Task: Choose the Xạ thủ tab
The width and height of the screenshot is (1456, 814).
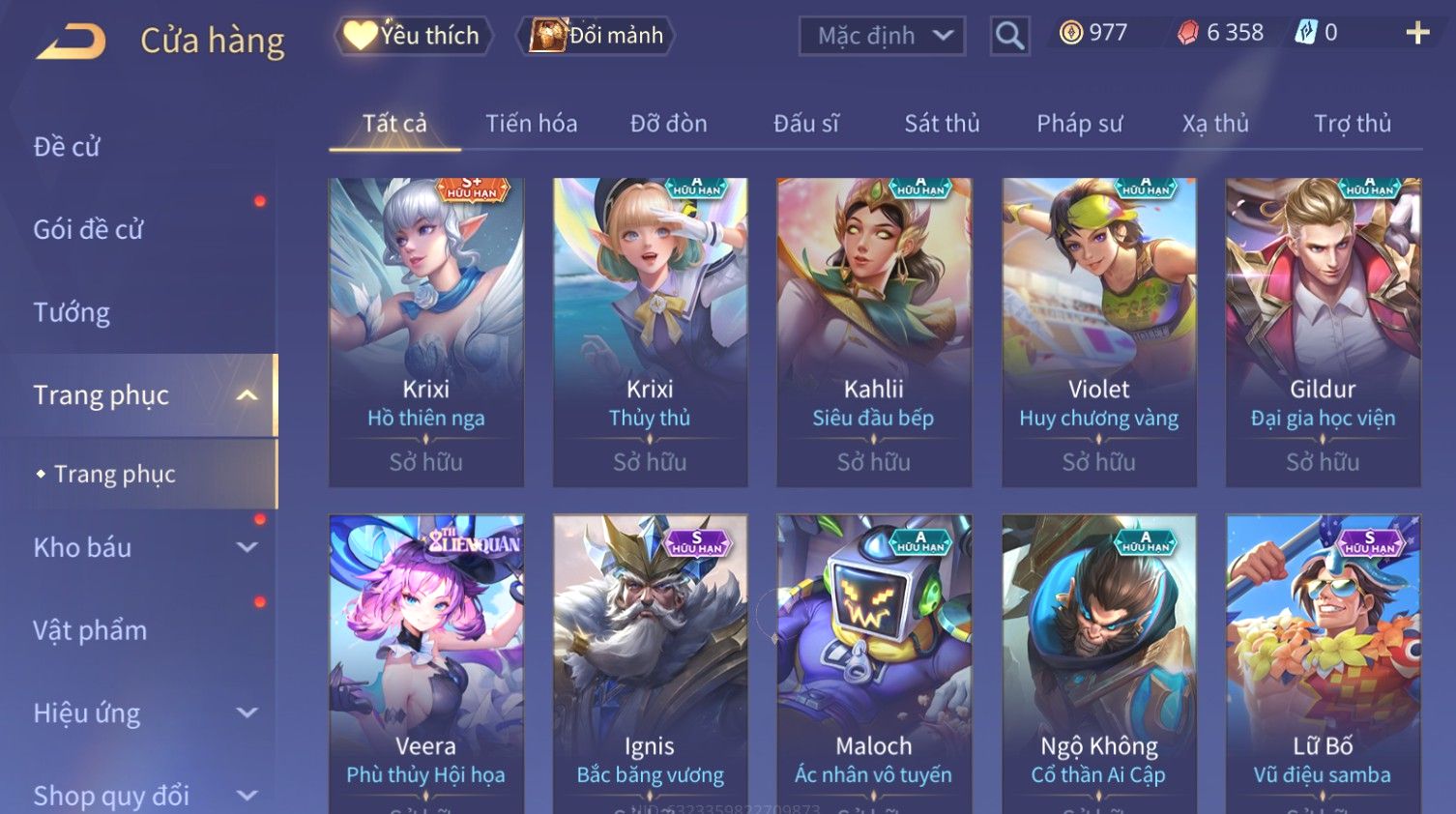Action: coord(1215,124)
